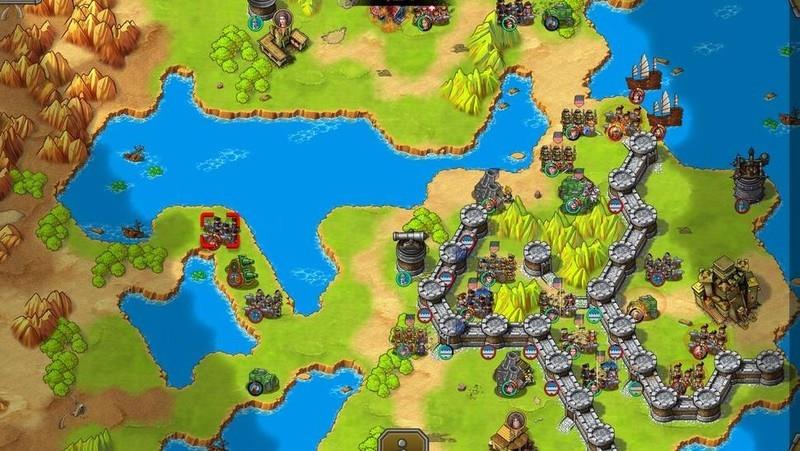Select the unit marked with red brackets
Image resolution: width=800 pixels, height=451 pixels.
pyautogui.click(x=219, y=230)
